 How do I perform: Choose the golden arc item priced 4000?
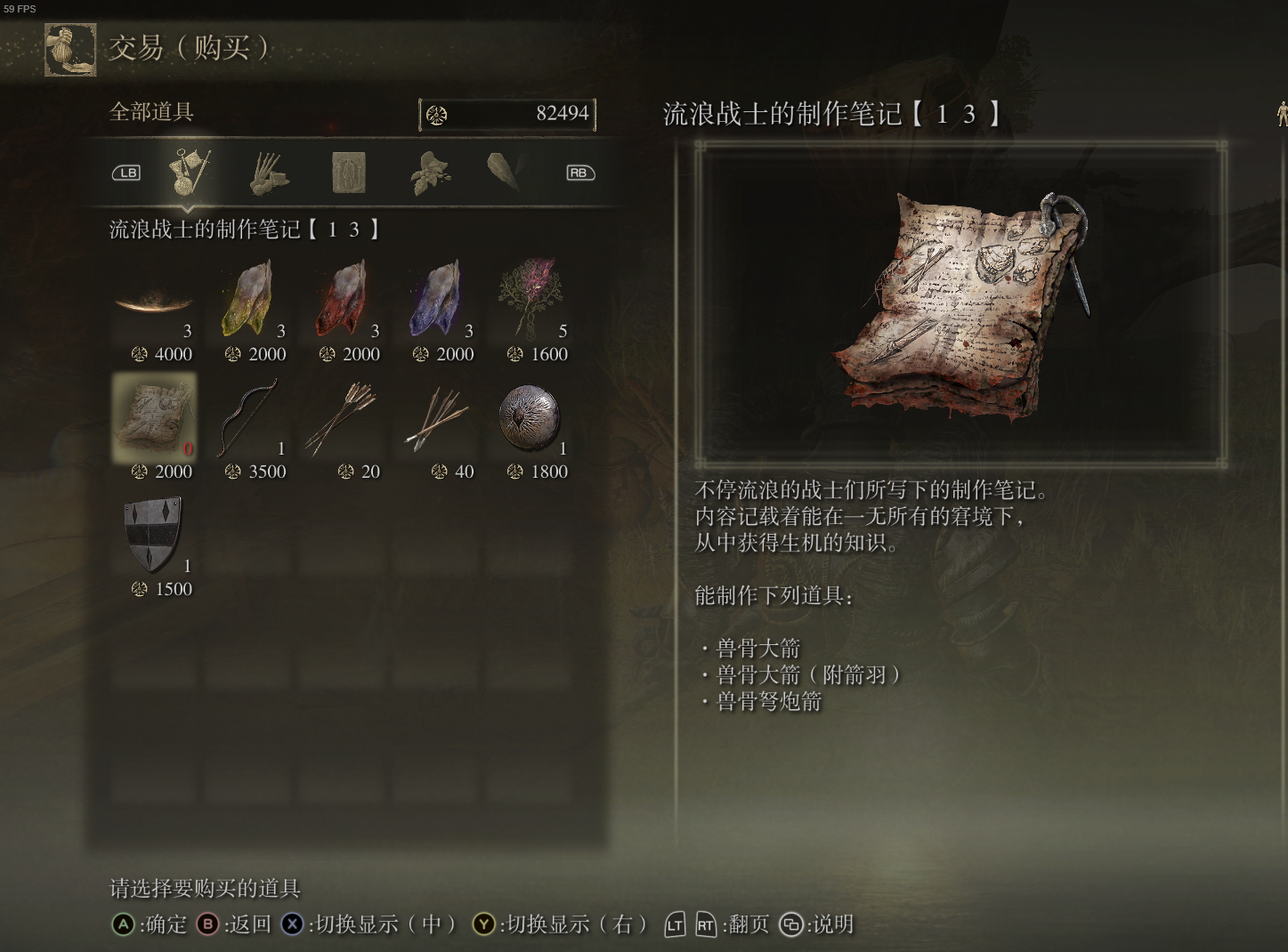(x=154, y=304)
